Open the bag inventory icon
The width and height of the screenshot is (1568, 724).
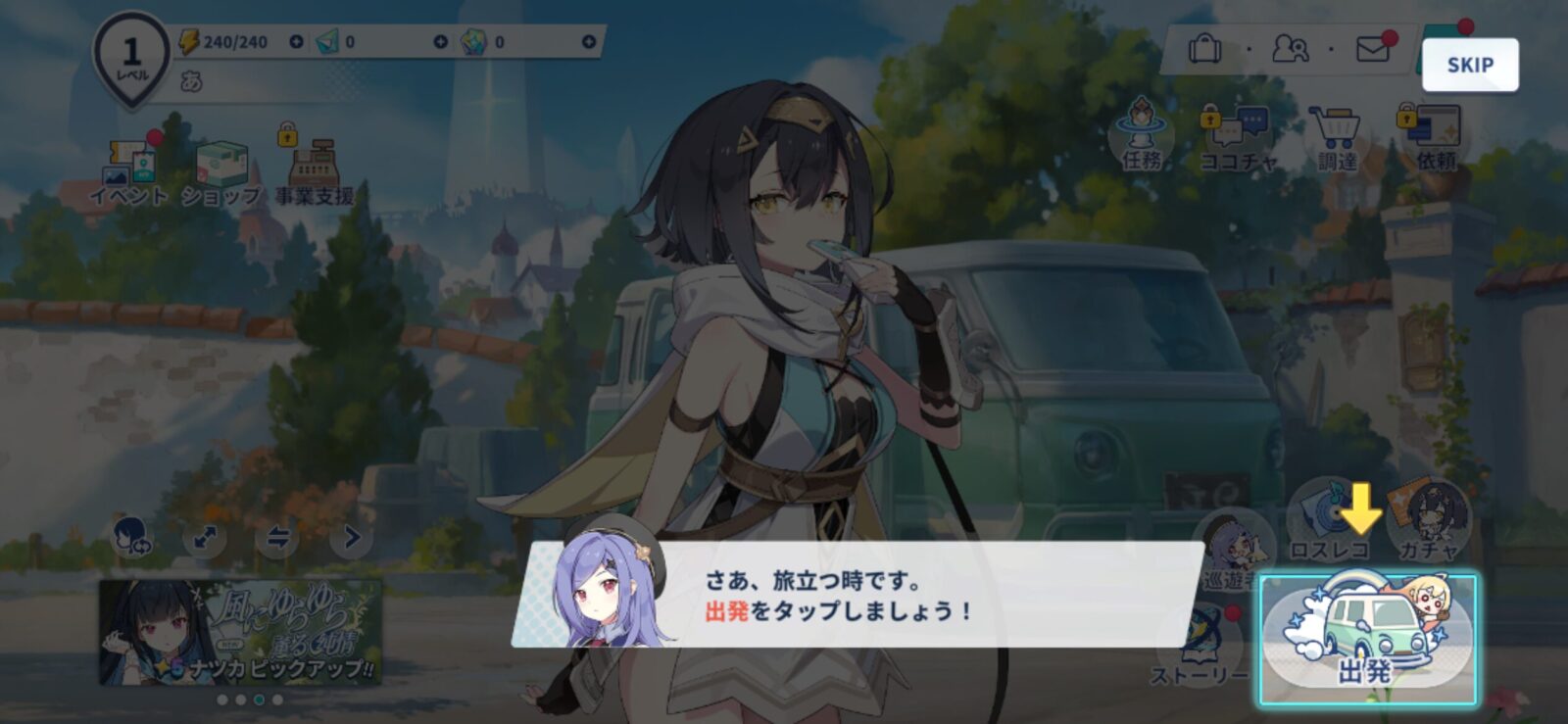point(1204,48)
